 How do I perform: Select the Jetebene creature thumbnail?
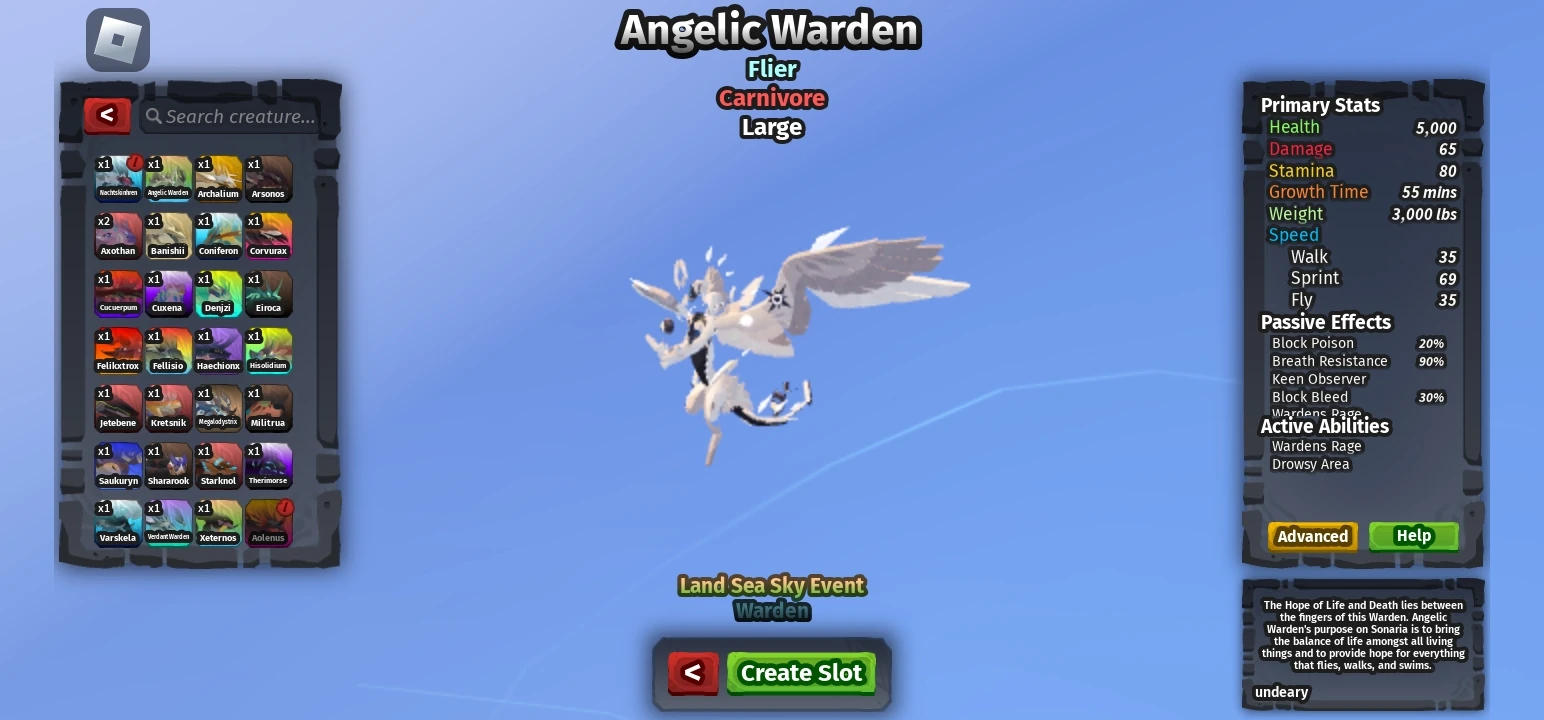click(x=118, y=408)
